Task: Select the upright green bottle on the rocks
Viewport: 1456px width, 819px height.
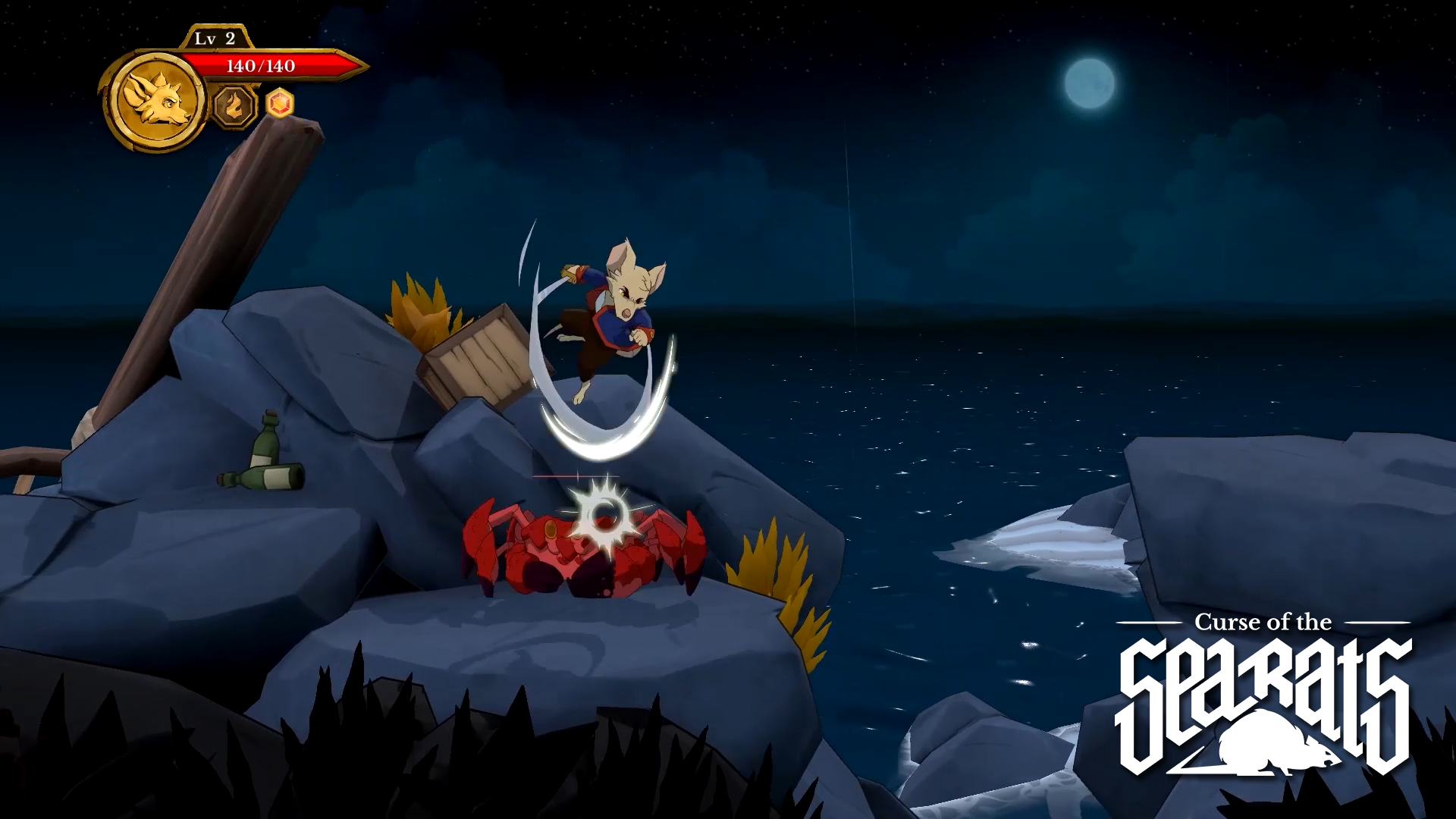Action: point(266,440)
